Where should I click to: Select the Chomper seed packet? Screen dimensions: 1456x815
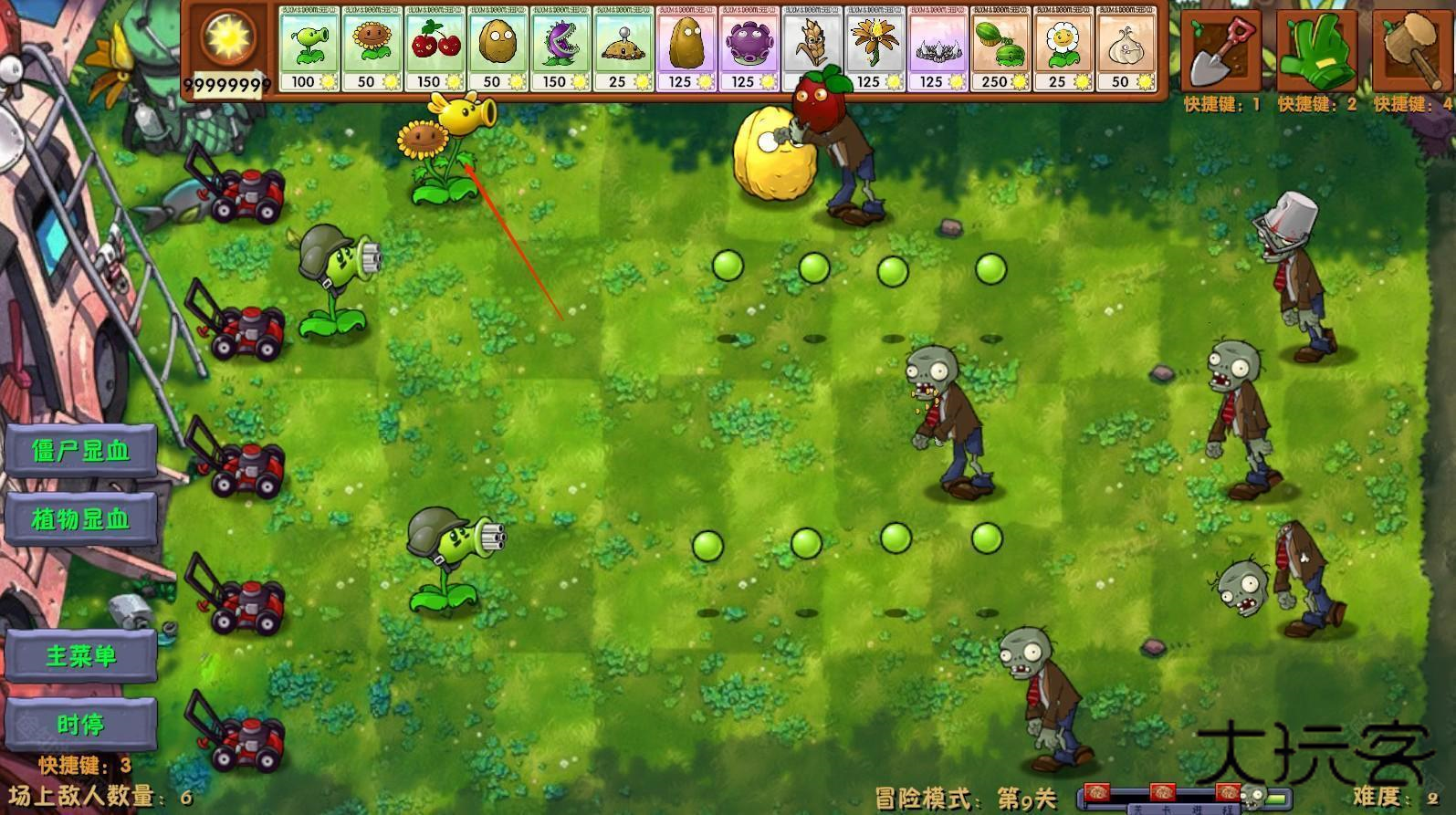point(560,50)
